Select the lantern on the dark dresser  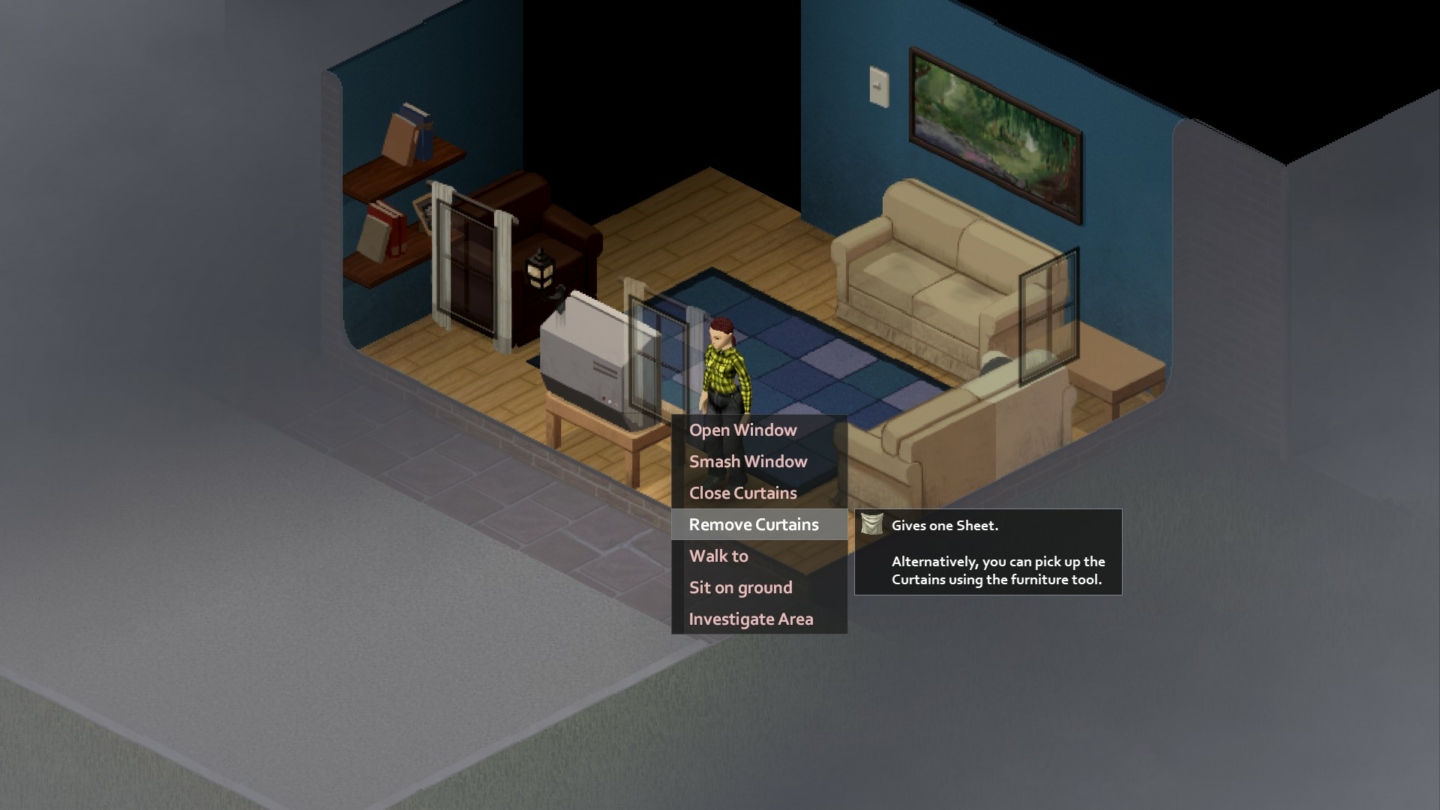point(537,275)
